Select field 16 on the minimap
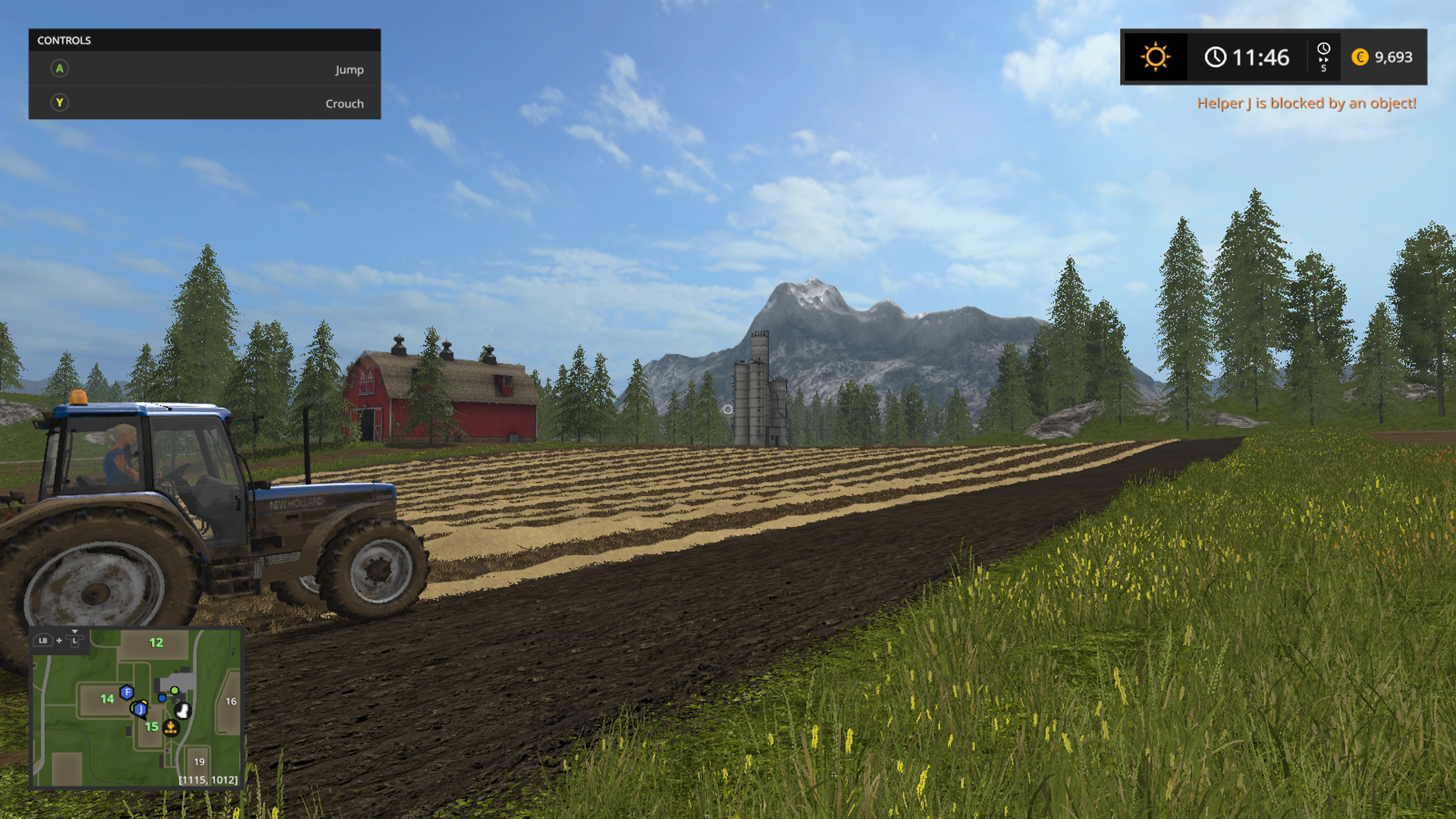The image size is (1456, 819). pyautogui.click(x=231, y=701)
